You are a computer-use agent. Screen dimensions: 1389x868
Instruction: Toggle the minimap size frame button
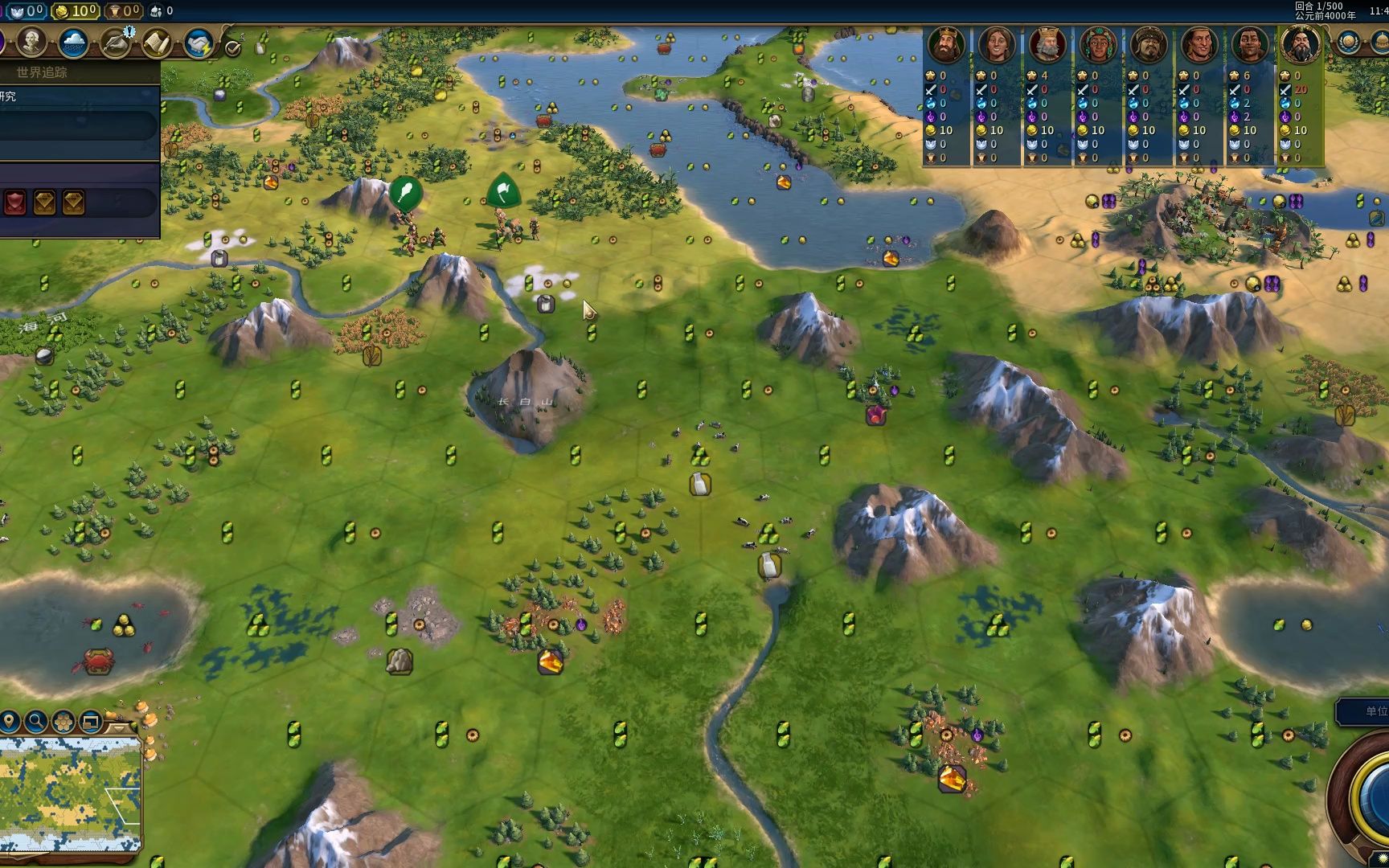pyautogui.click(x=90, y=721)
